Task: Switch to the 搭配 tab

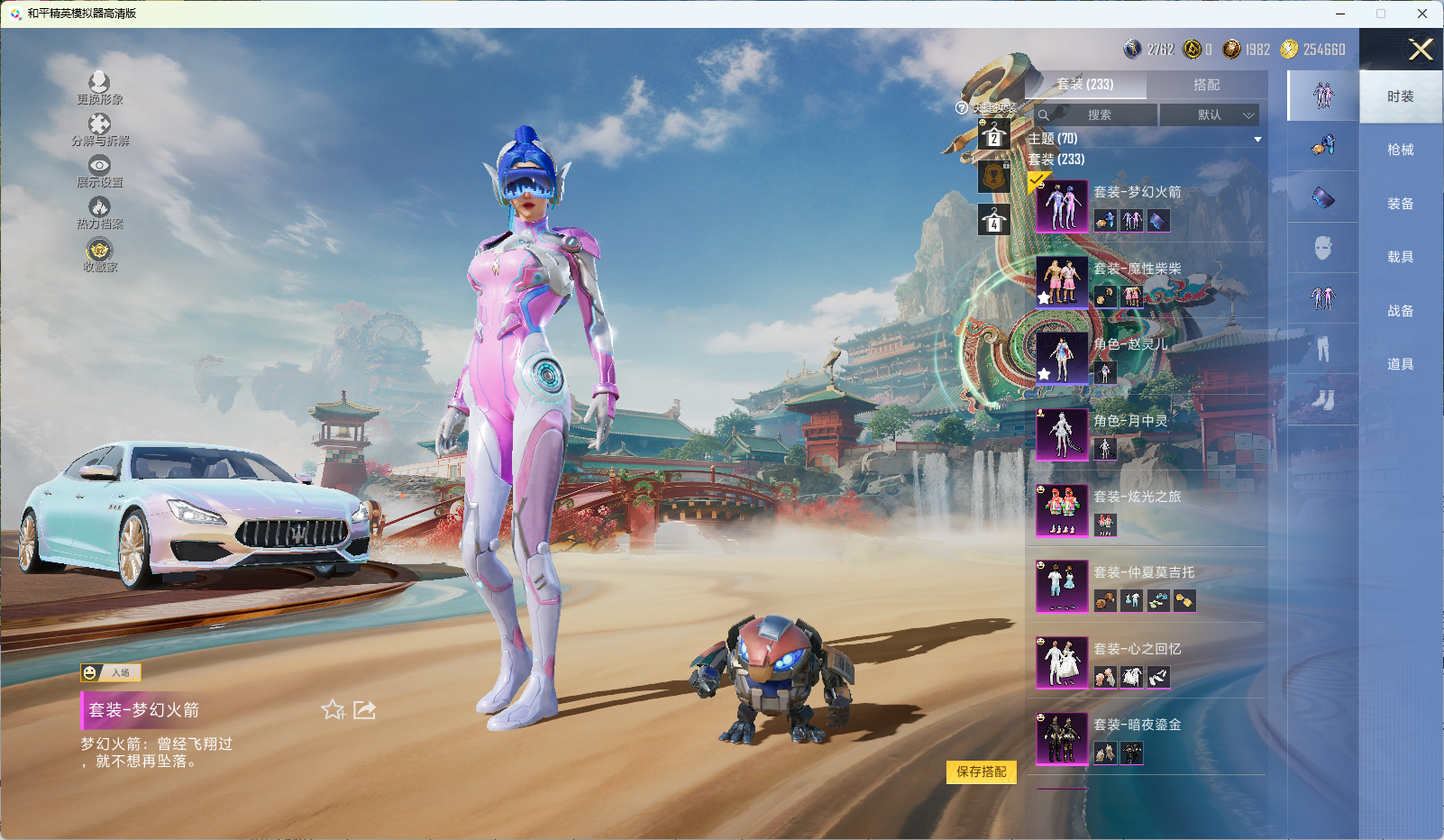Action: coord(1206,85)
